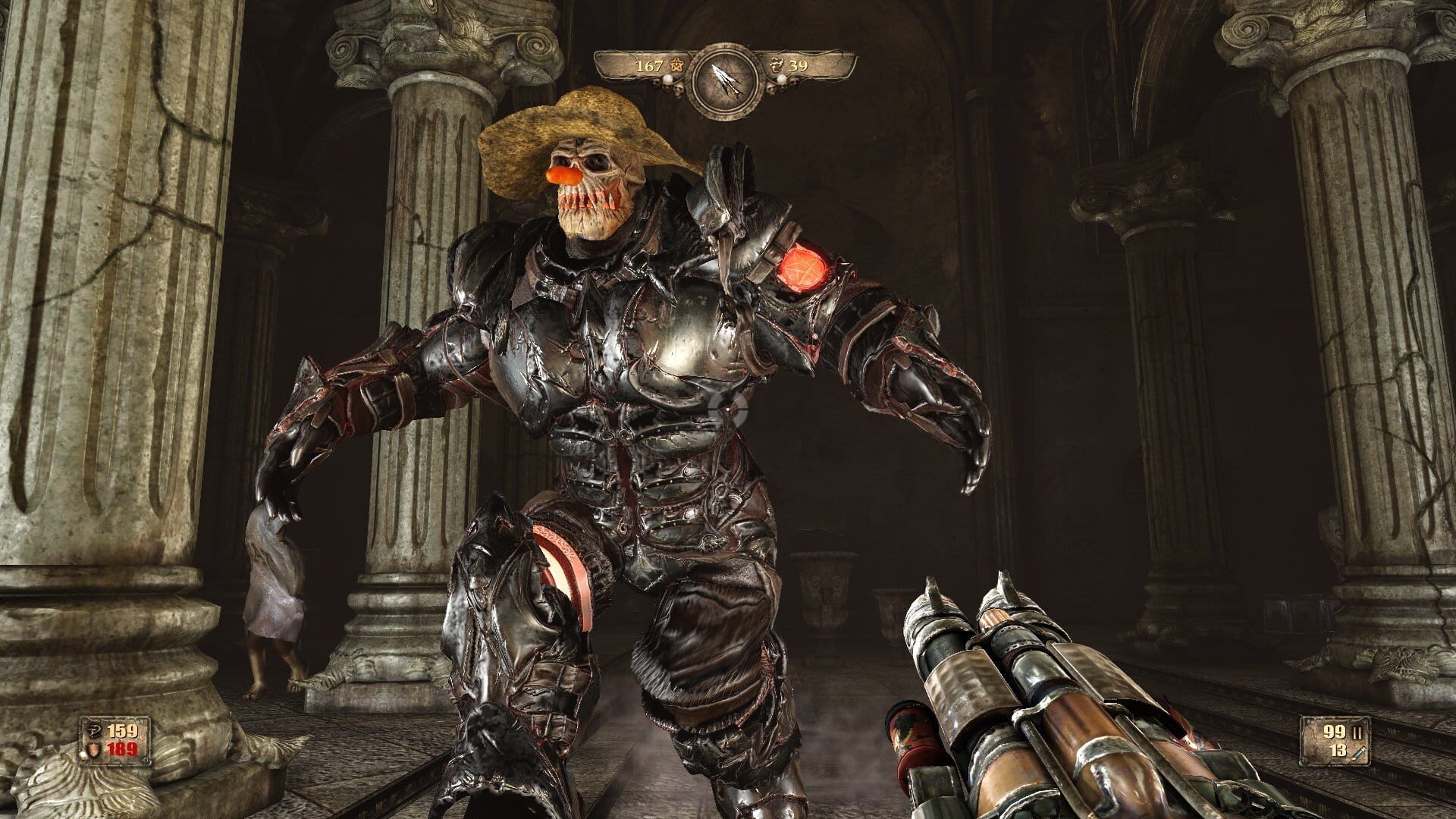Click the twin stake ammo icon beside 99
The width and height of the screenshot is (1456, 819).
click(x=1357, y=733)
